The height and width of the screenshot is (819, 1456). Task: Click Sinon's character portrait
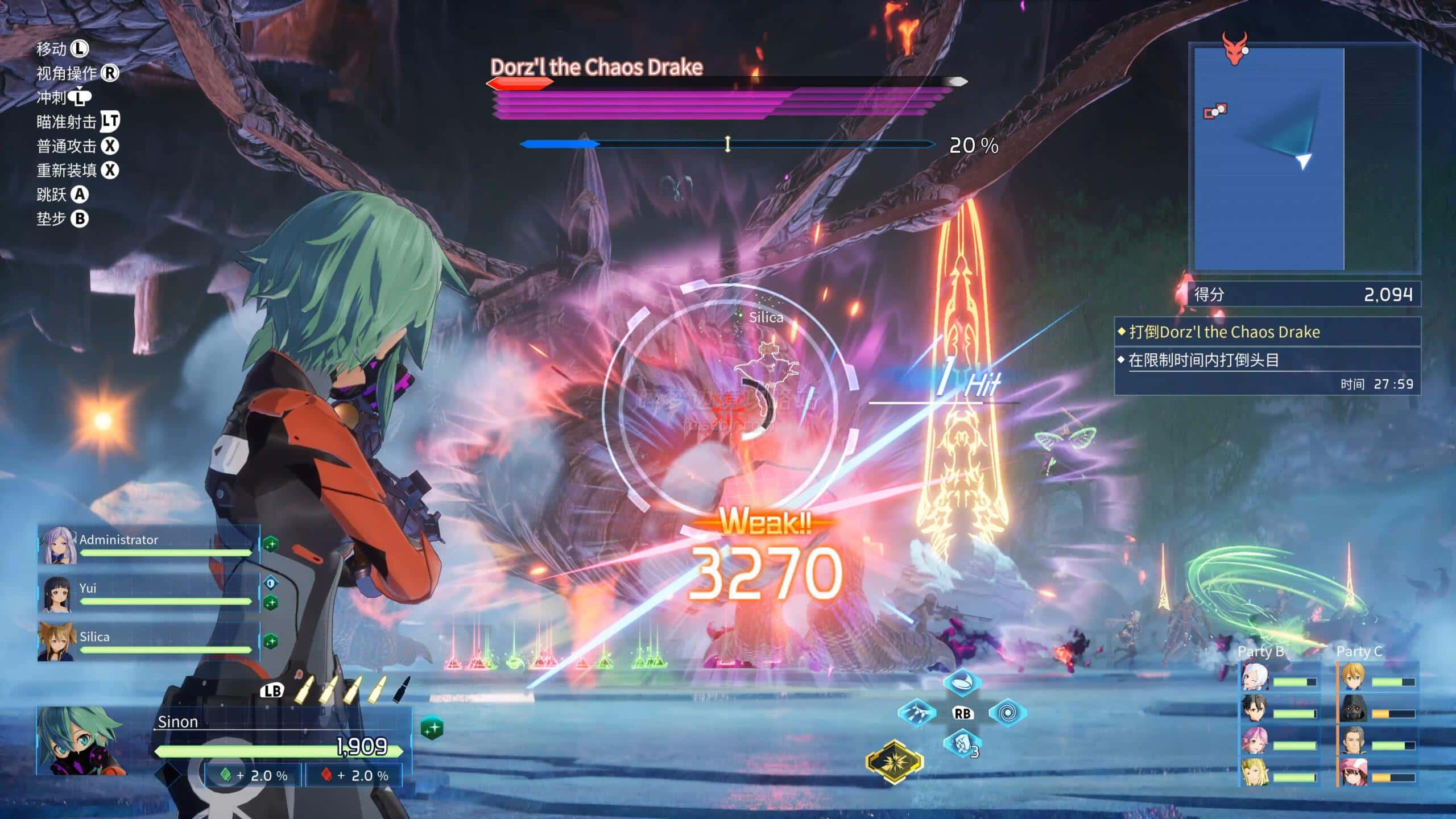point(80,741)
